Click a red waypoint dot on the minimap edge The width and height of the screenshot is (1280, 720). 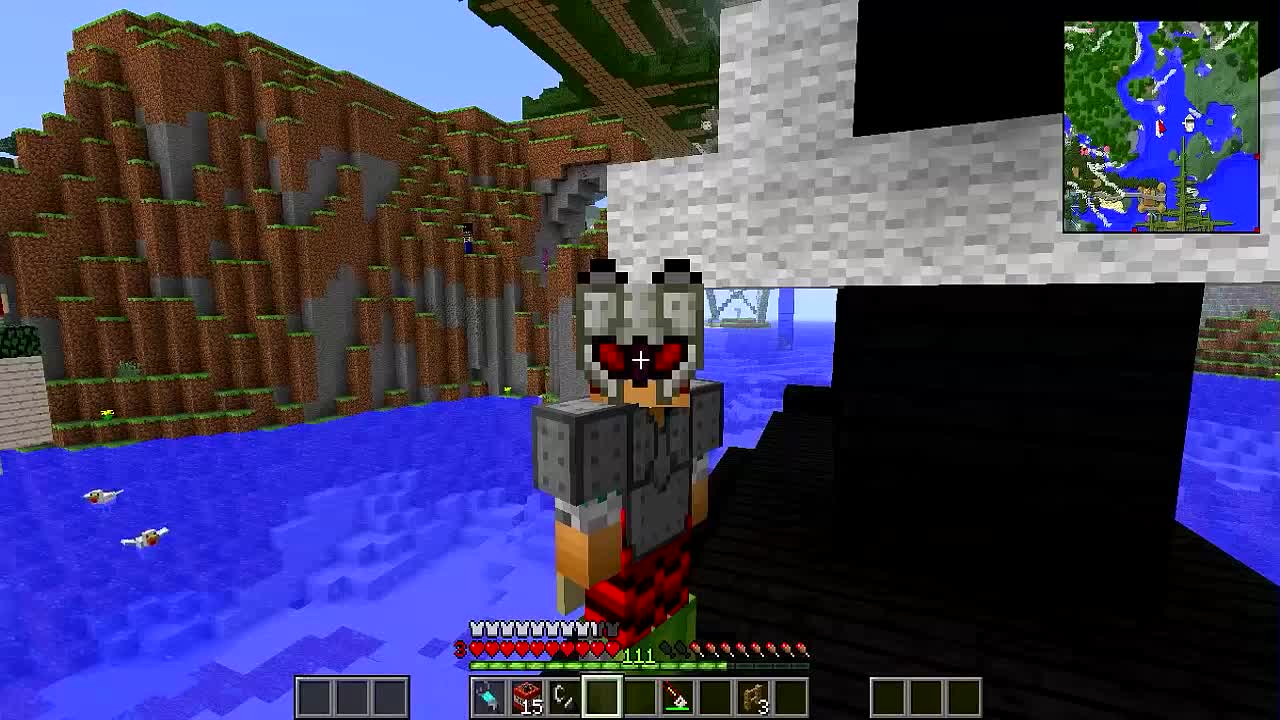1257,157
